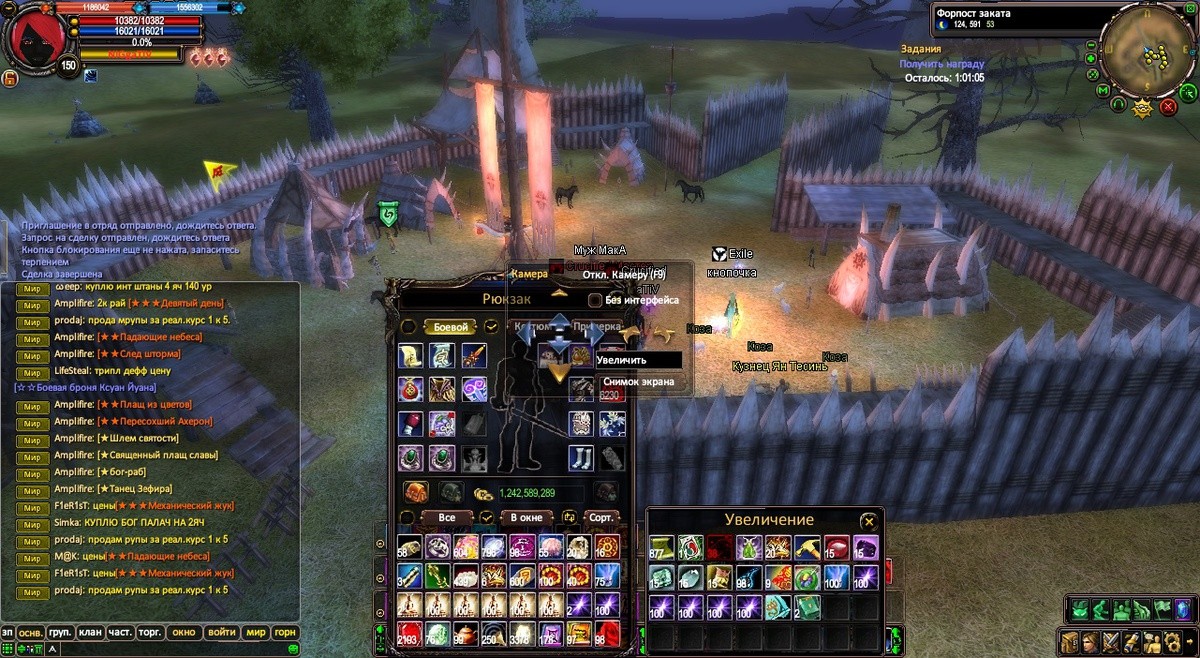This screenshot has height=658, width=1200.
Task: Click the В окне backpack button
Action: click(x=526, y=518)
